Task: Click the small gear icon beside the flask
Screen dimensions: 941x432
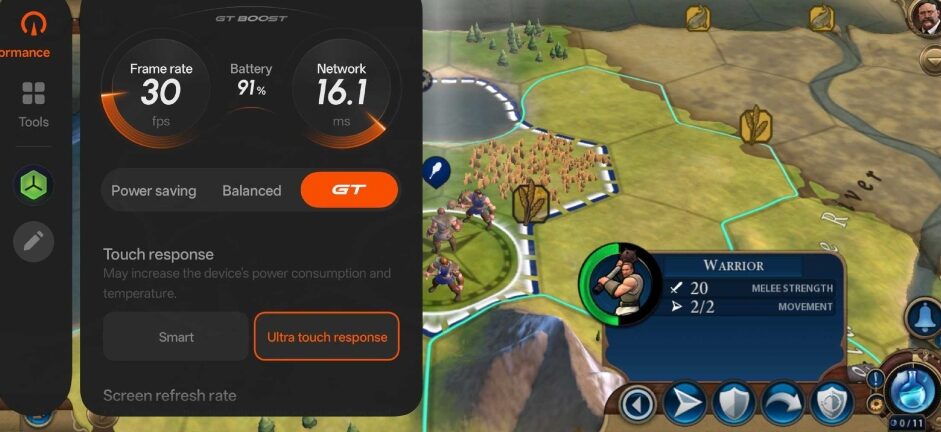Action: pyautogui.click(x=877, y=403)
